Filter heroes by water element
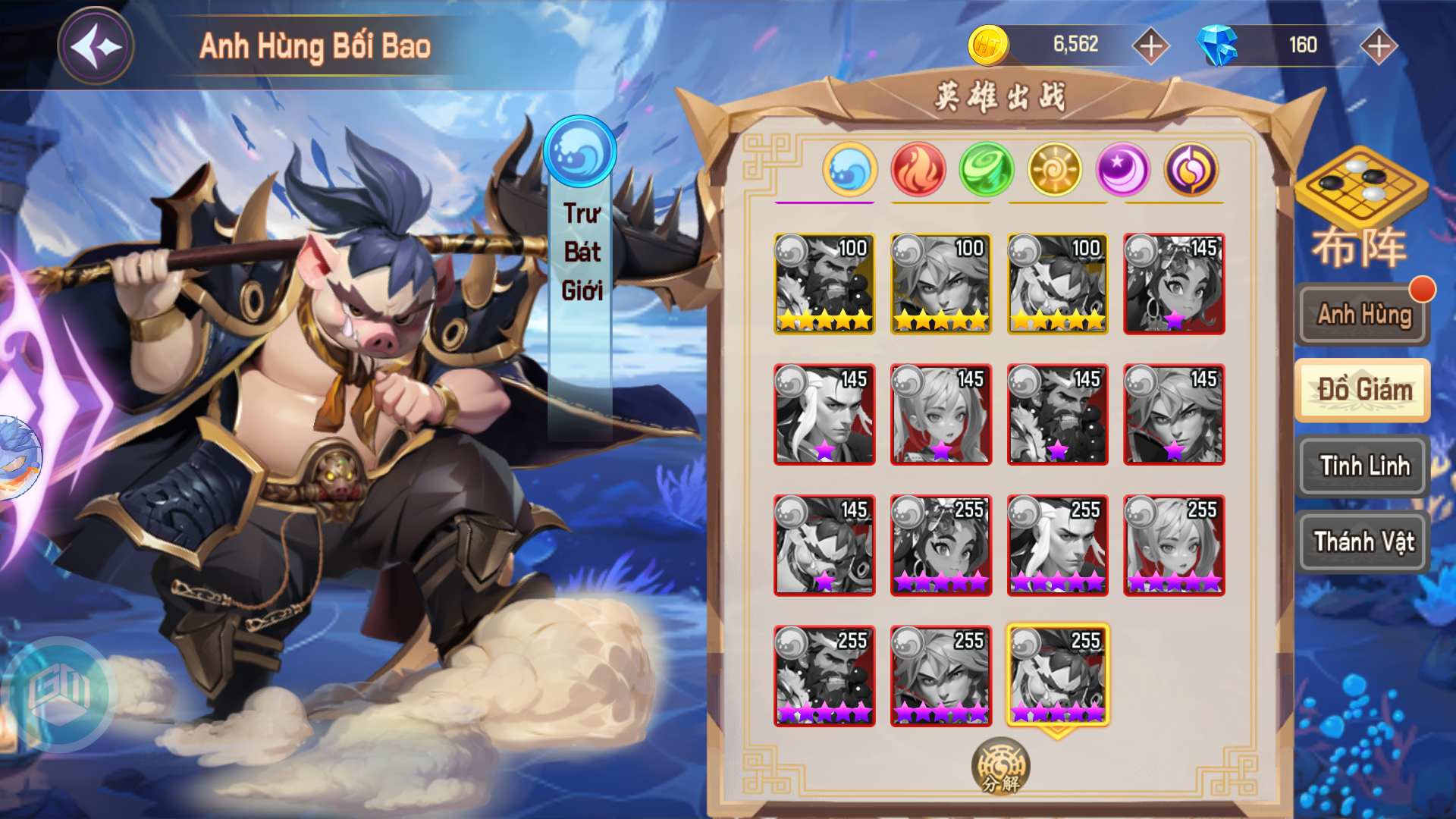The image size is (1456, 819). click(x=849, y=169)
